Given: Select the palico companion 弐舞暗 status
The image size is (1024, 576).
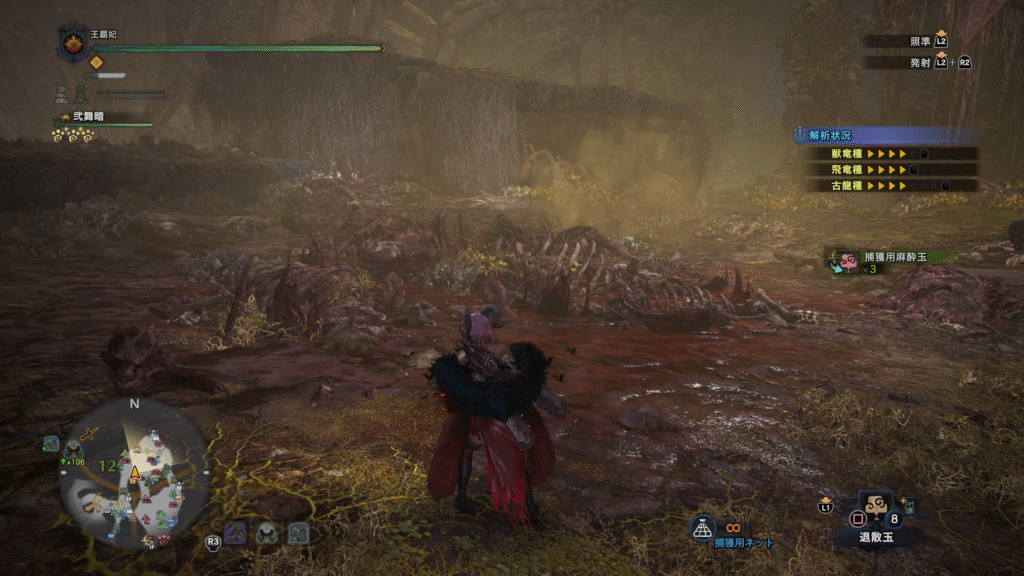Looking at the screenshot, I should click(84, 118).
